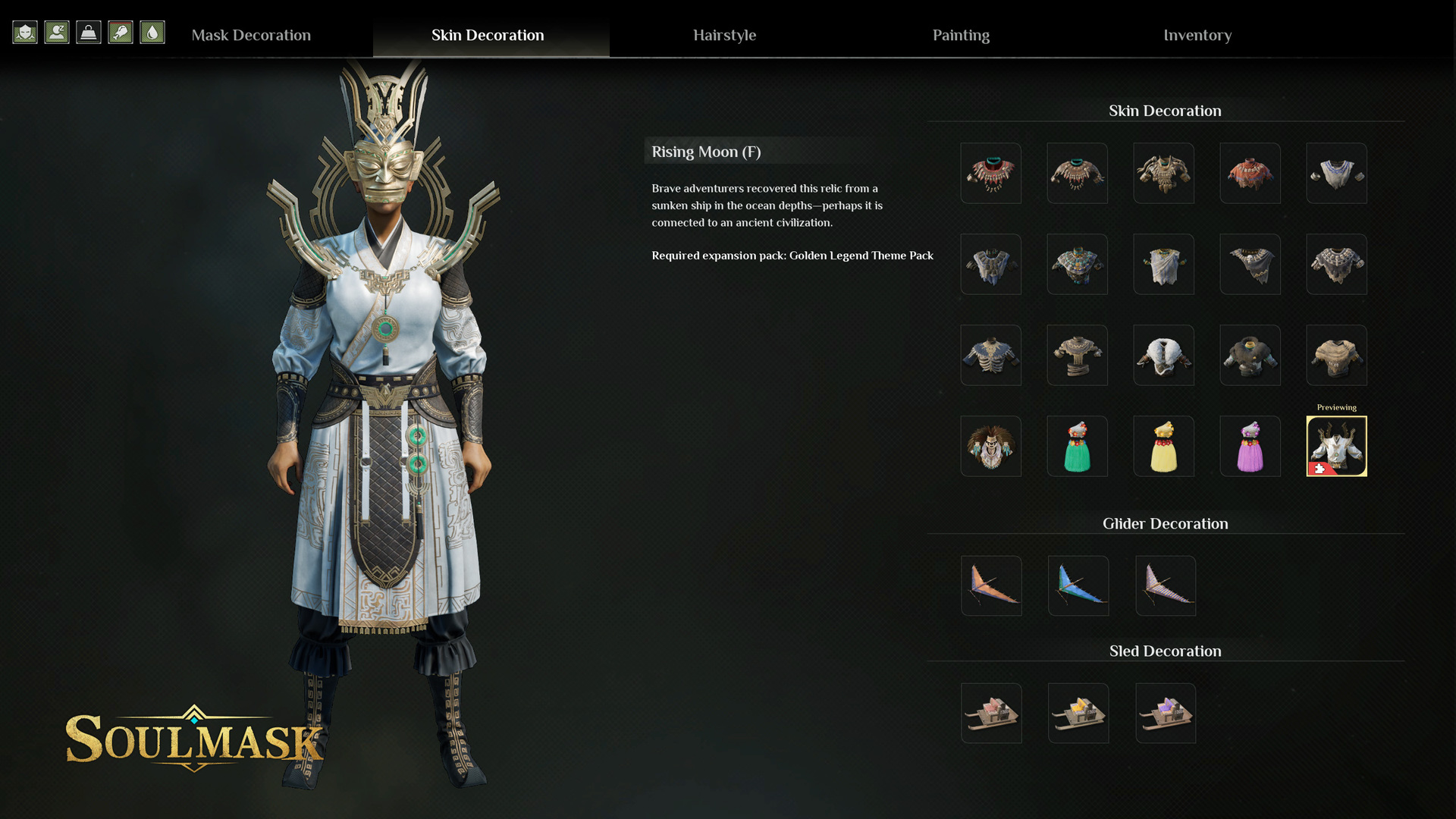Select the green dress skin decoration
The height and width of the screenshot is (819, 1456).
pos(1077,446)
